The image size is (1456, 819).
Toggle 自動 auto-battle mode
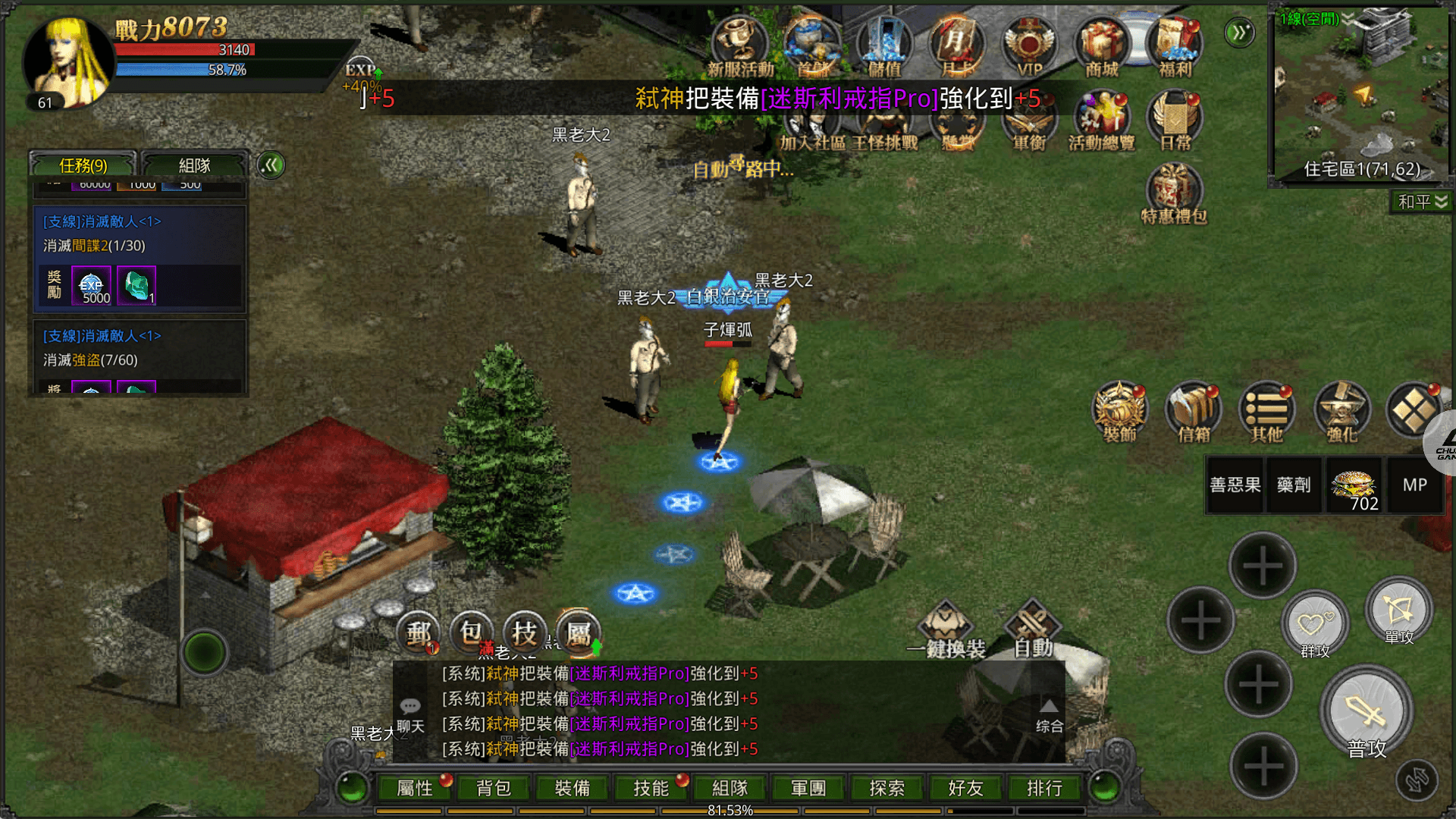tap(1033, 629)
